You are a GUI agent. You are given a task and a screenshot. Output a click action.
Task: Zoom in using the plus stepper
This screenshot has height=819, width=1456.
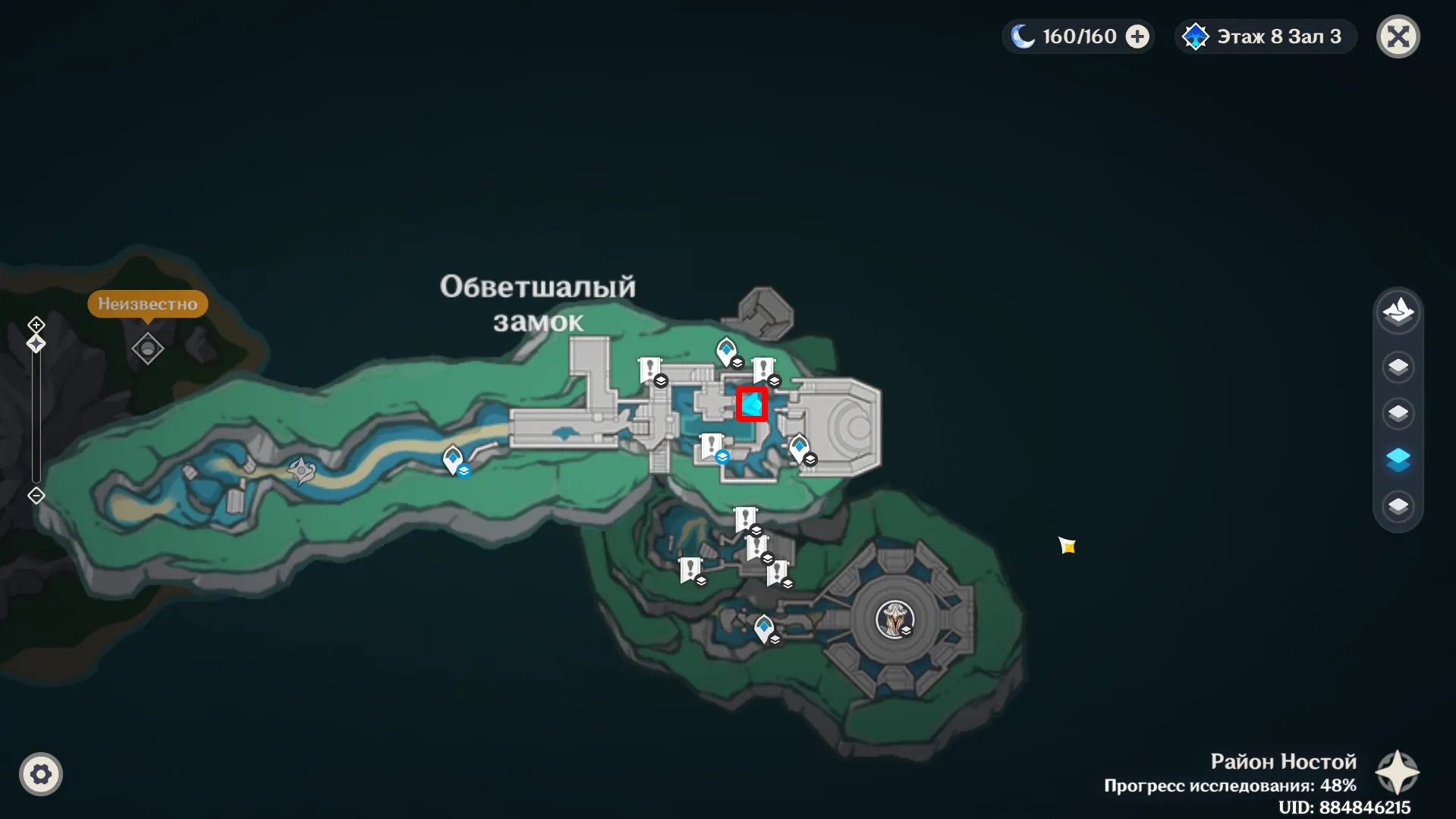click(x=35, y=325)
